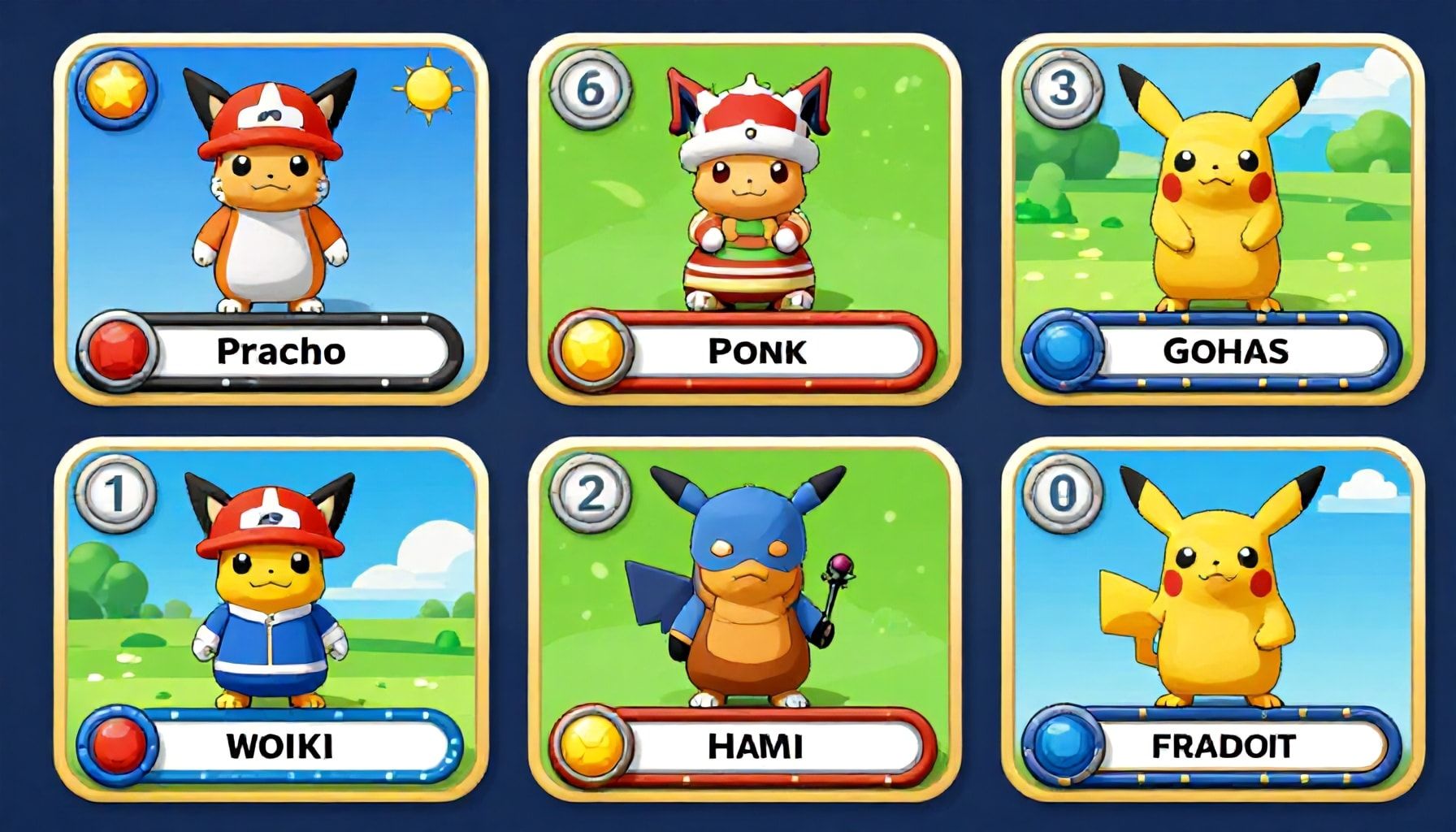Click the red orb beside Pracho

click(x=118, y=351)
